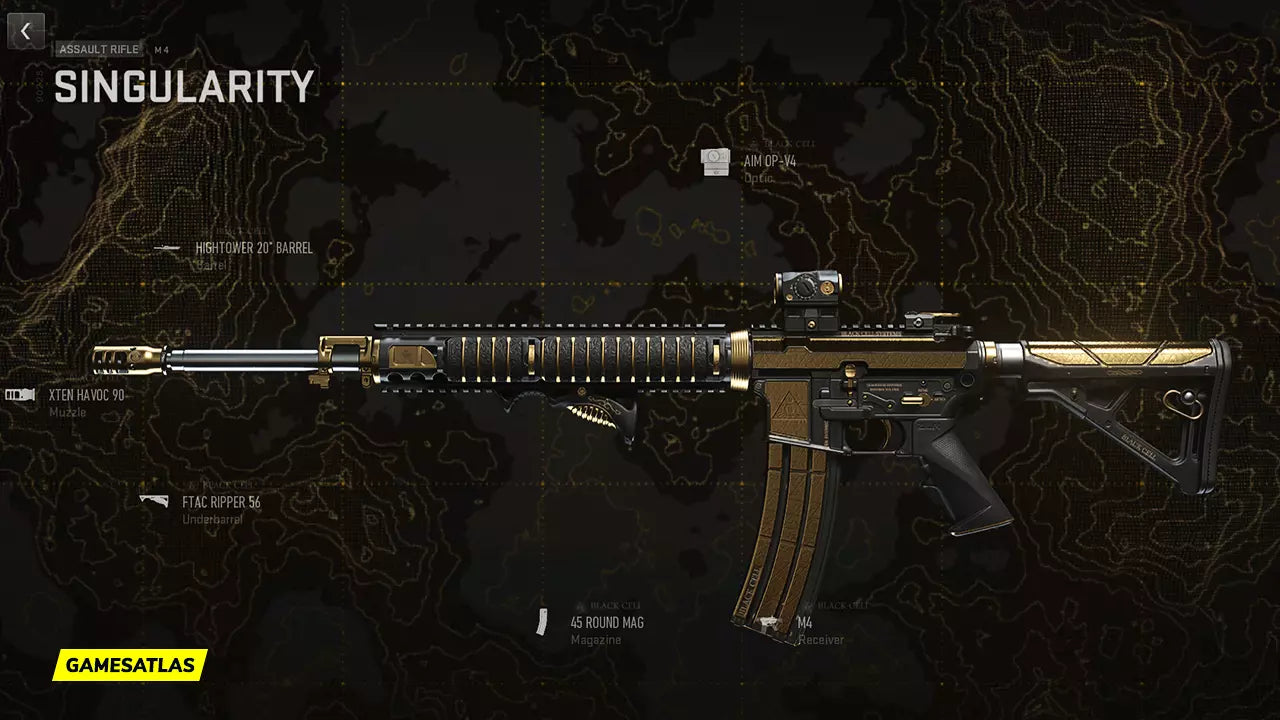Open the XTEN Havoc 90 muzzle slot
This screenshot has height=720, width=1280.
(x=86, y=395)
